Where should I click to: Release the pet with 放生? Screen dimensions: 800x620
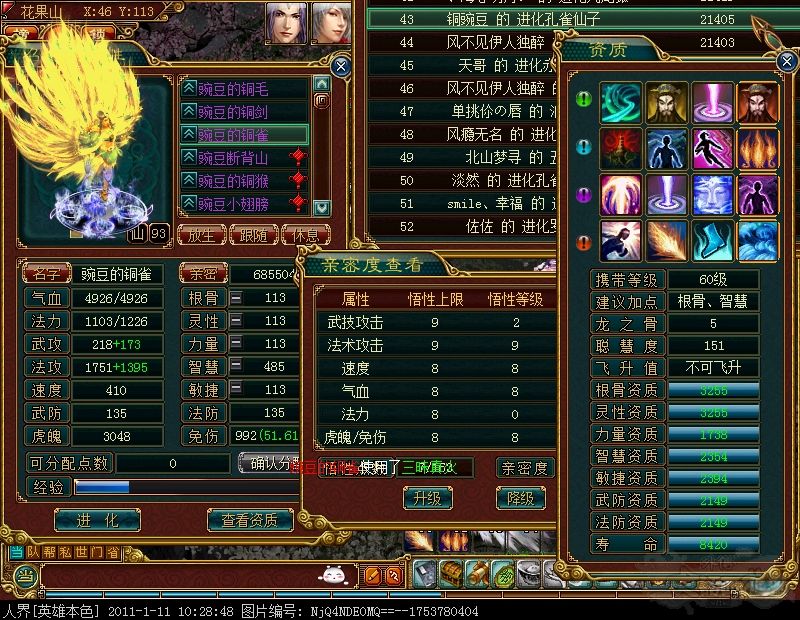point(200,236)
